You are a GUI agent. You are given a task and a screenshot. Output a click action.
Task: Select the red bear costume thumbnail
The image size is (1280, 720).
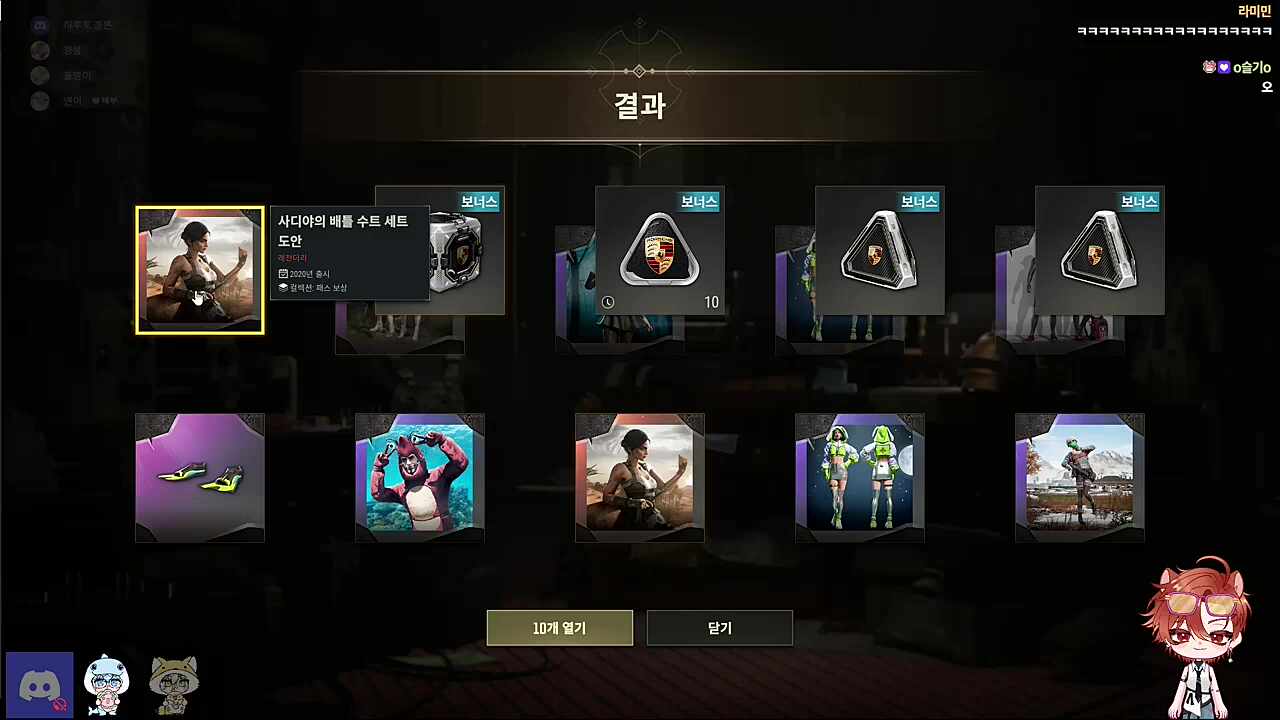click(x=419, y=477)
